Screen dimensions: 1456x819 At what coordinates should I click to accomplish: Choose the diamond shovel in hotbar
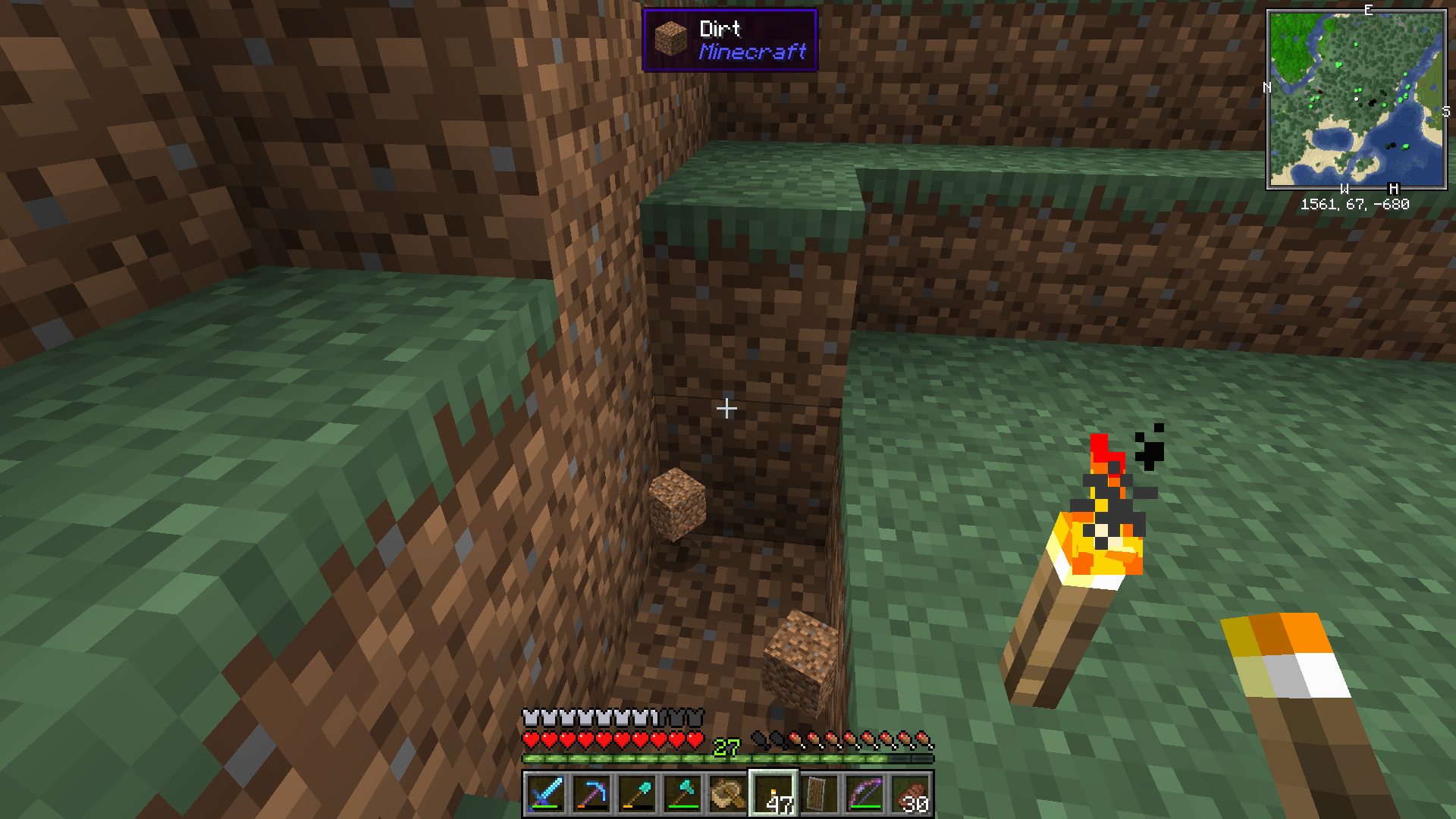[x=636, y=794]
